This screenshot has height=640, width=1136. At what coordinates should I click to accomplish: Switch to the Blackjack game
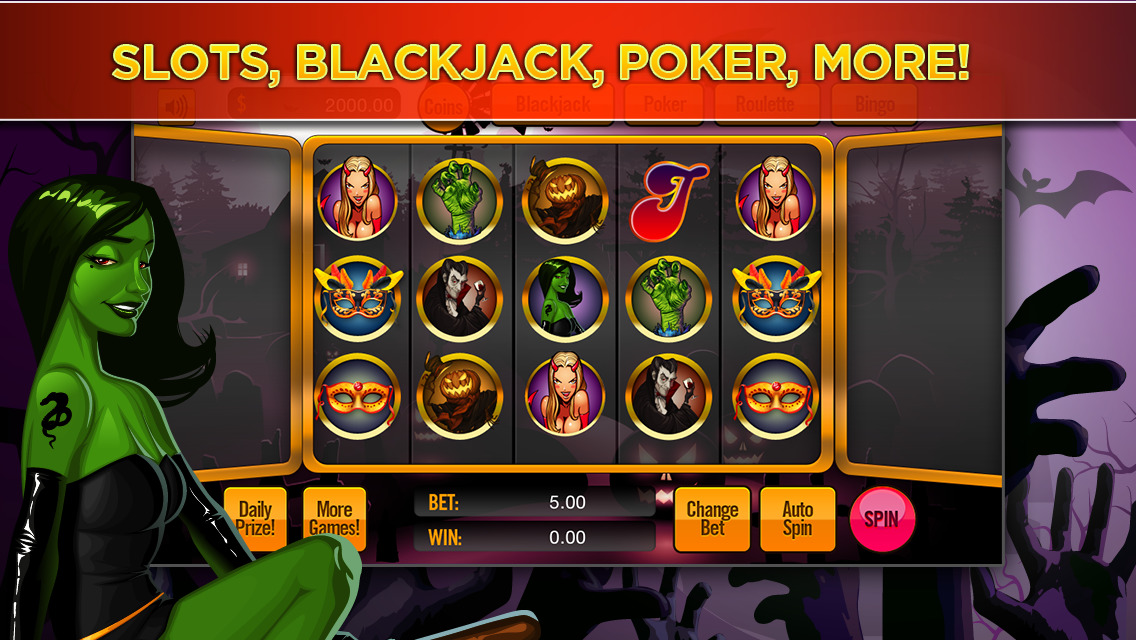click(553, 104)
